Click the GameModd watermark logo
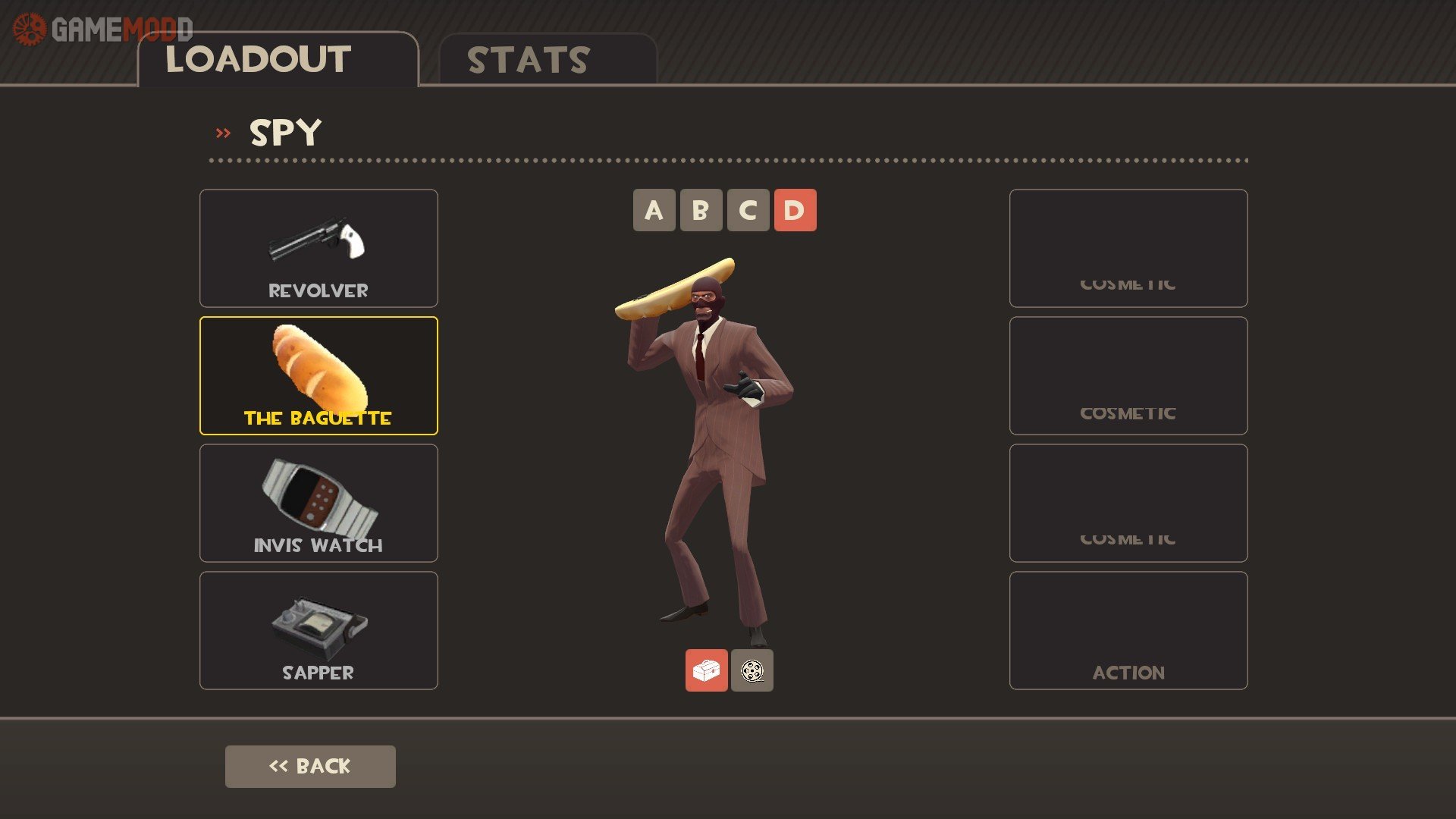The image size is (1456, 819). pyautogui.click(x=103, y=30)
